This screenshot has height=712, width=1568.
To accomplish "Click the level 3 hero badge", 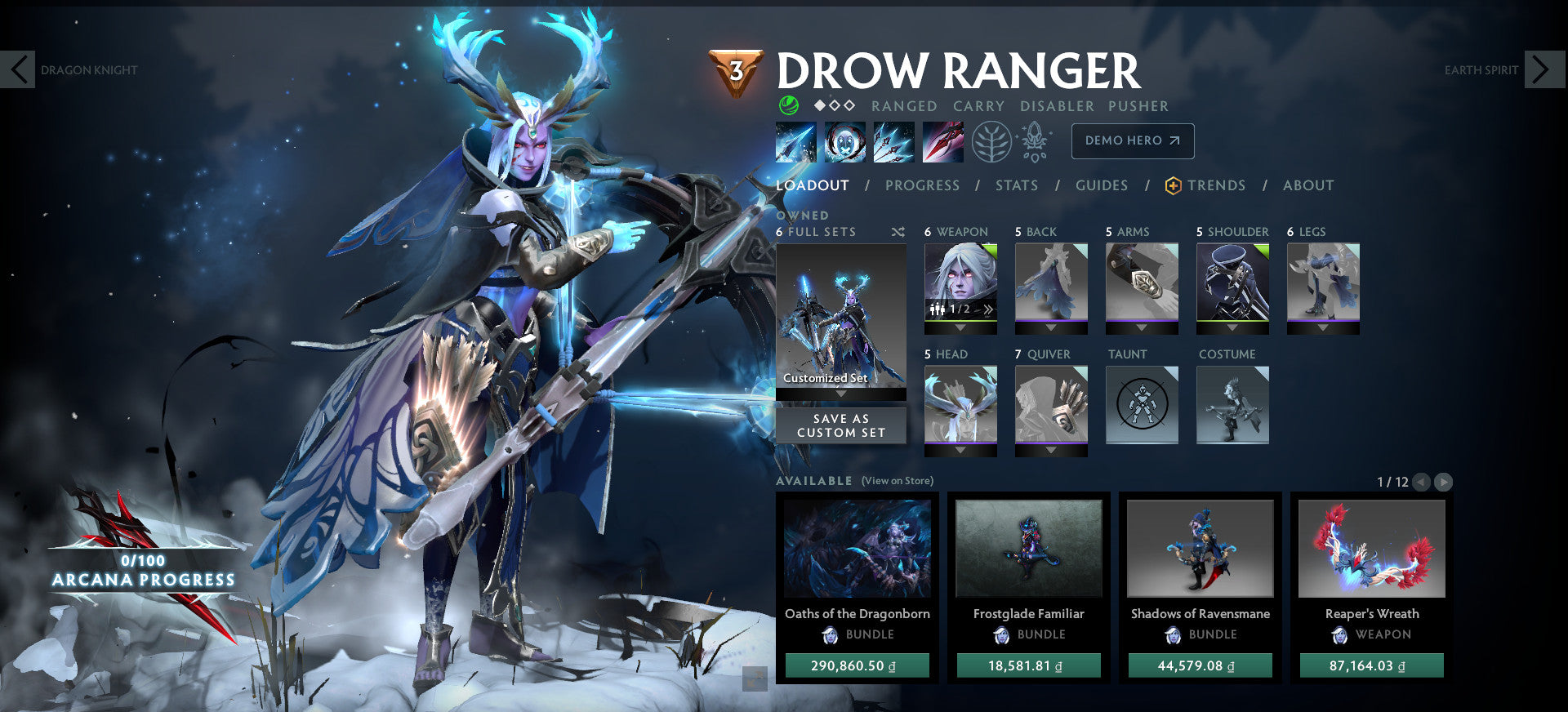I will click(737, 72).
